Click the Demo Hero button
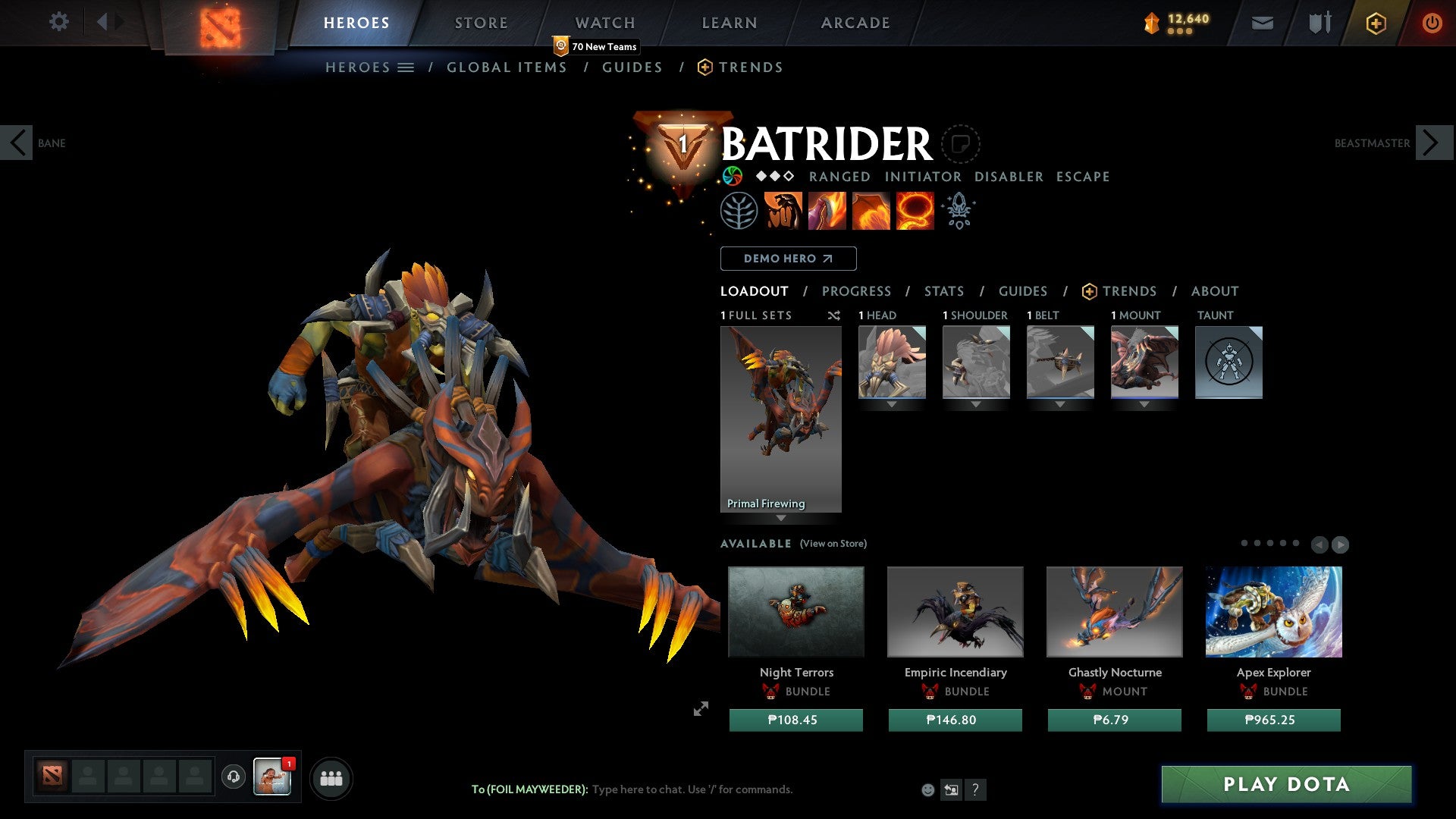The width and height of the screenshot is (1456, 819). tap(788, 259)
